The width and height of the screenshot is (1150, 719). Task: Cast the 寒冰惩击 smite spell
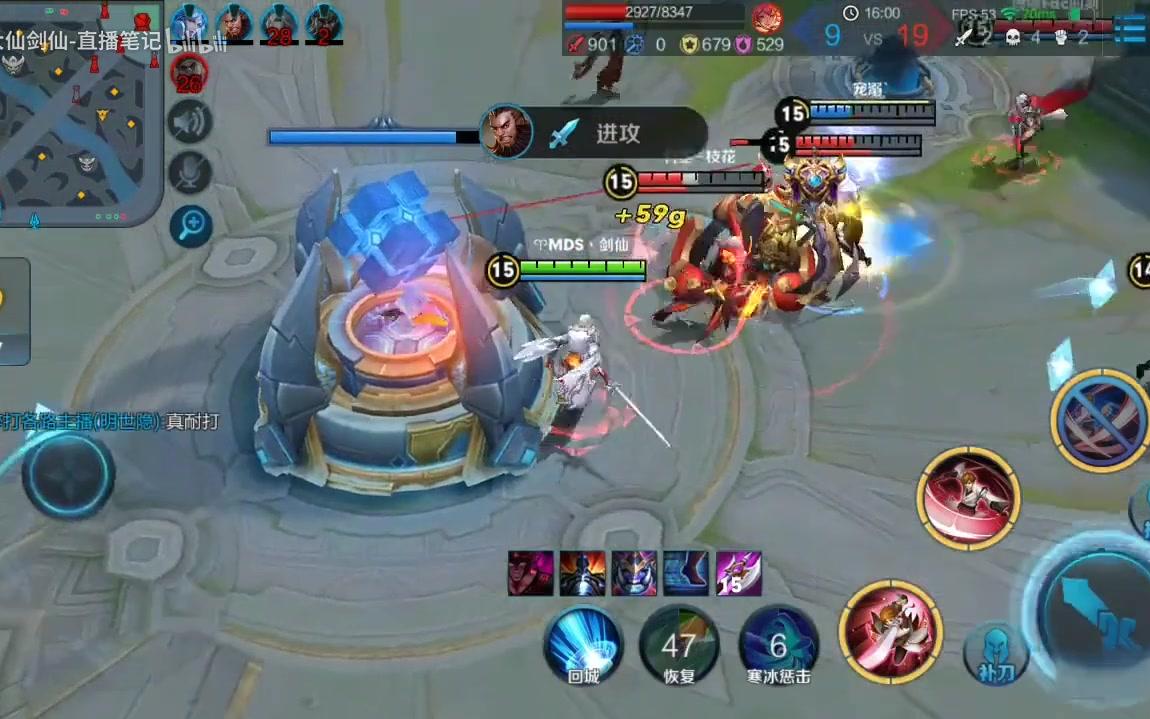click(778, 644)
